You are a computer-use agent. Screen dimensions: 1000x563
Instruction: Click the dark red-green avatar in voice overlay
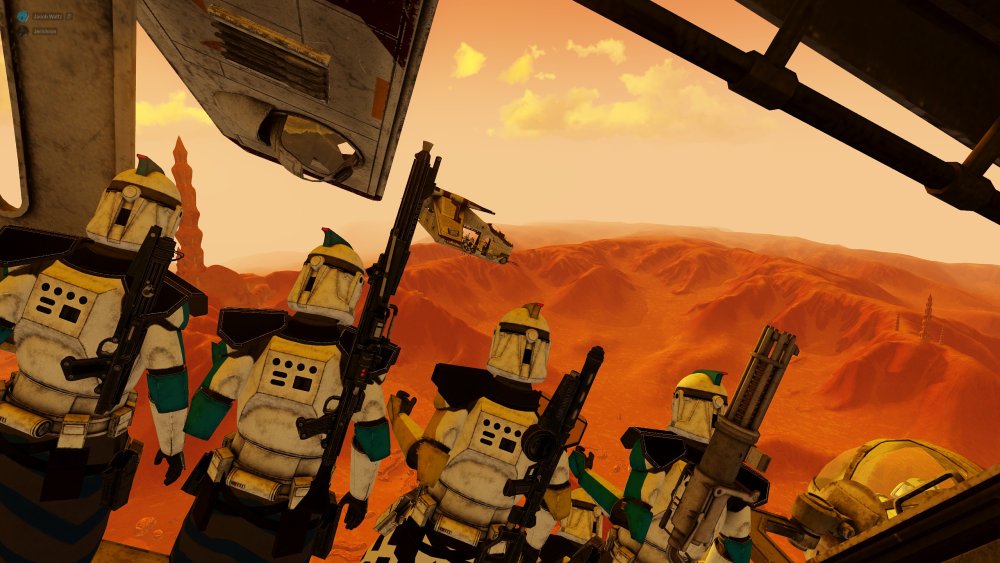[21, 31]
